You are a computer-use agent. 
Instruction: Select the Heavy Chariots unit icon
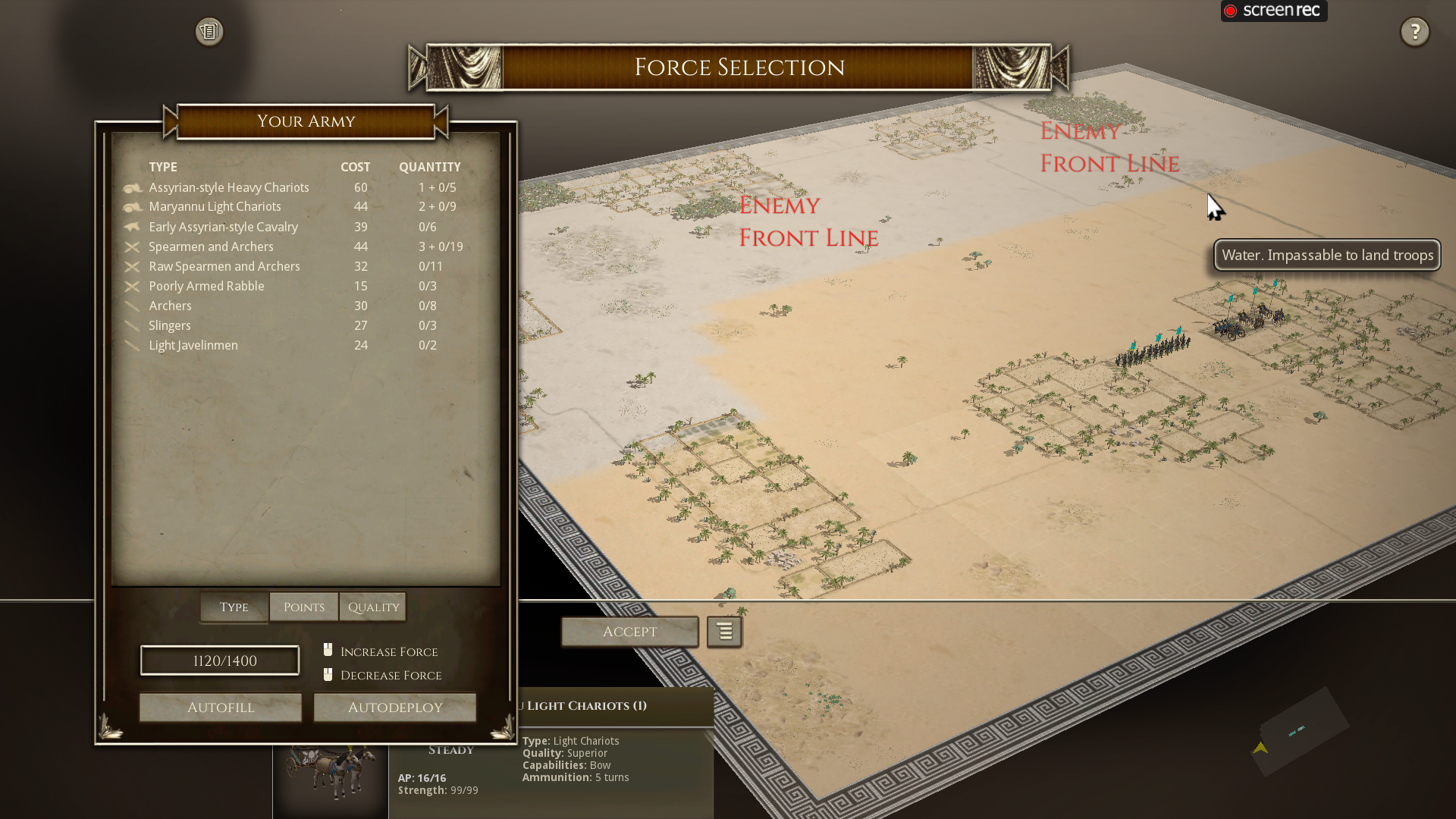[132, 188]
